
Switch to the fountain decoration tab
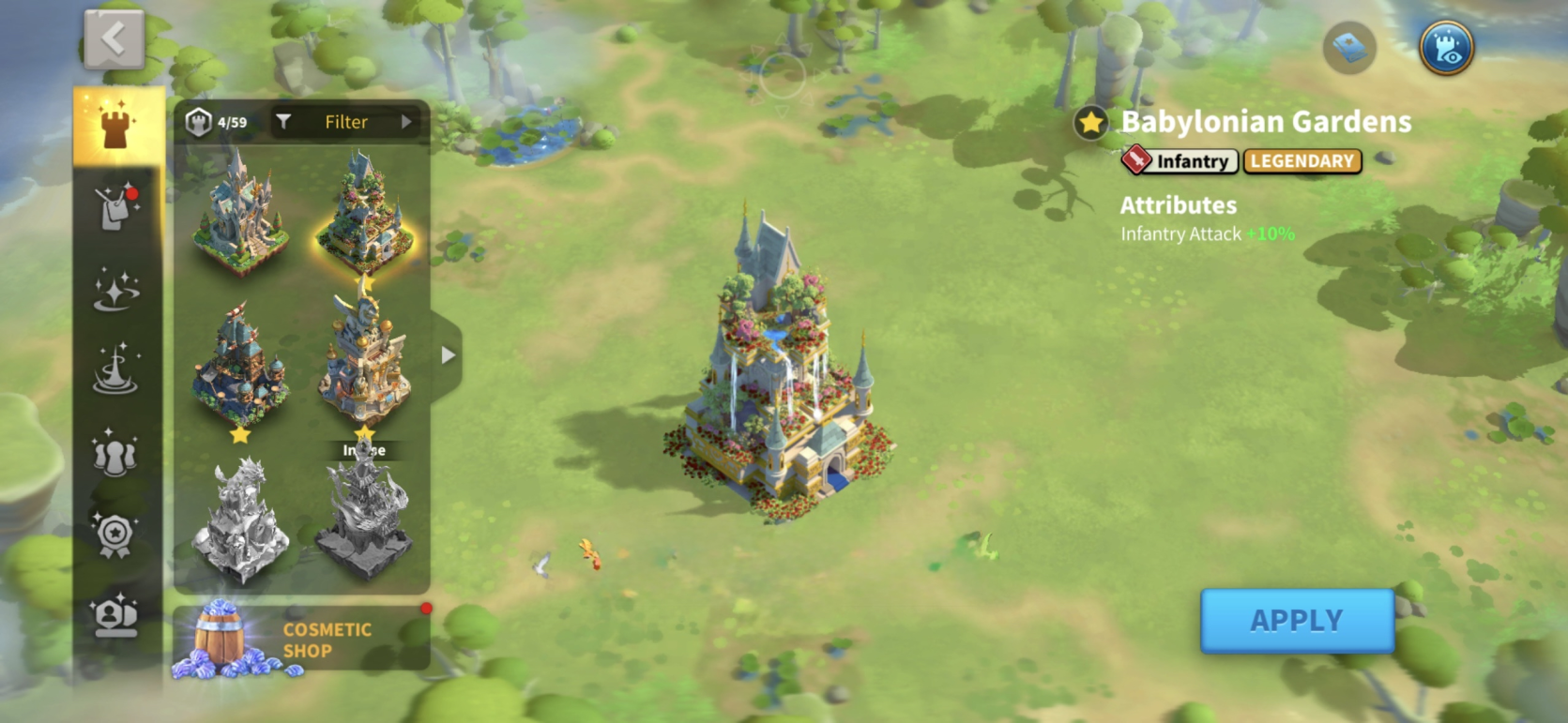[x=116, y=369]
